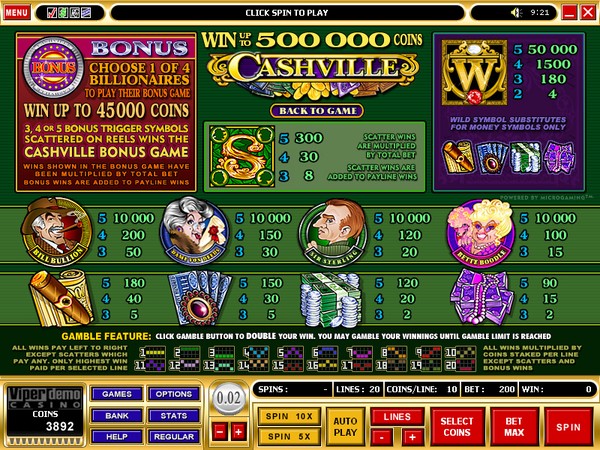Reduce Lines with the minus button
The width and height of the screenshot is (600, 450).
381,437
